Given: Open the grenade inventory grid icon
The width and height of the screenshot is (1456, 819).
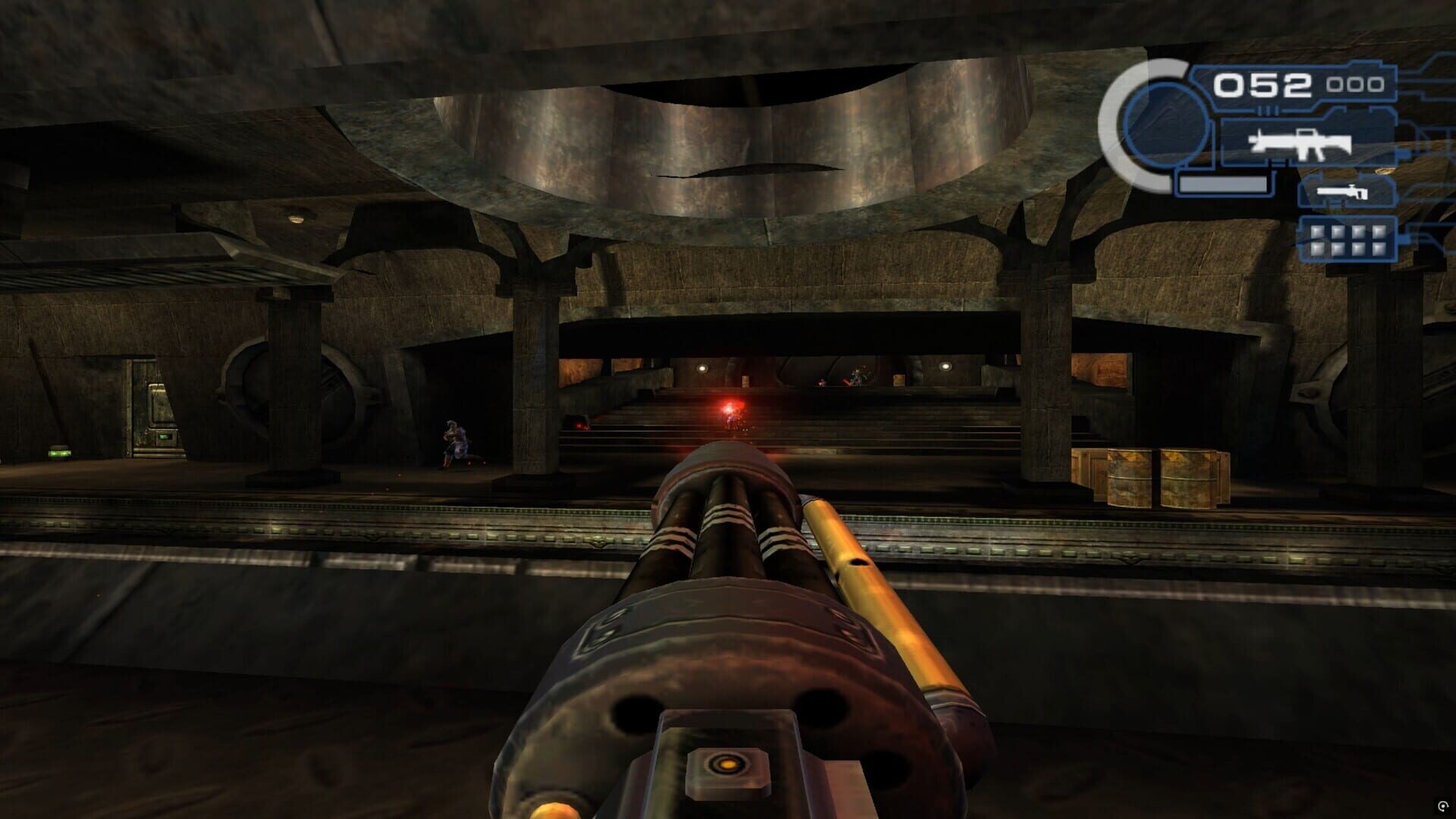Looking at the screenshot, I should click(1347, 241).
